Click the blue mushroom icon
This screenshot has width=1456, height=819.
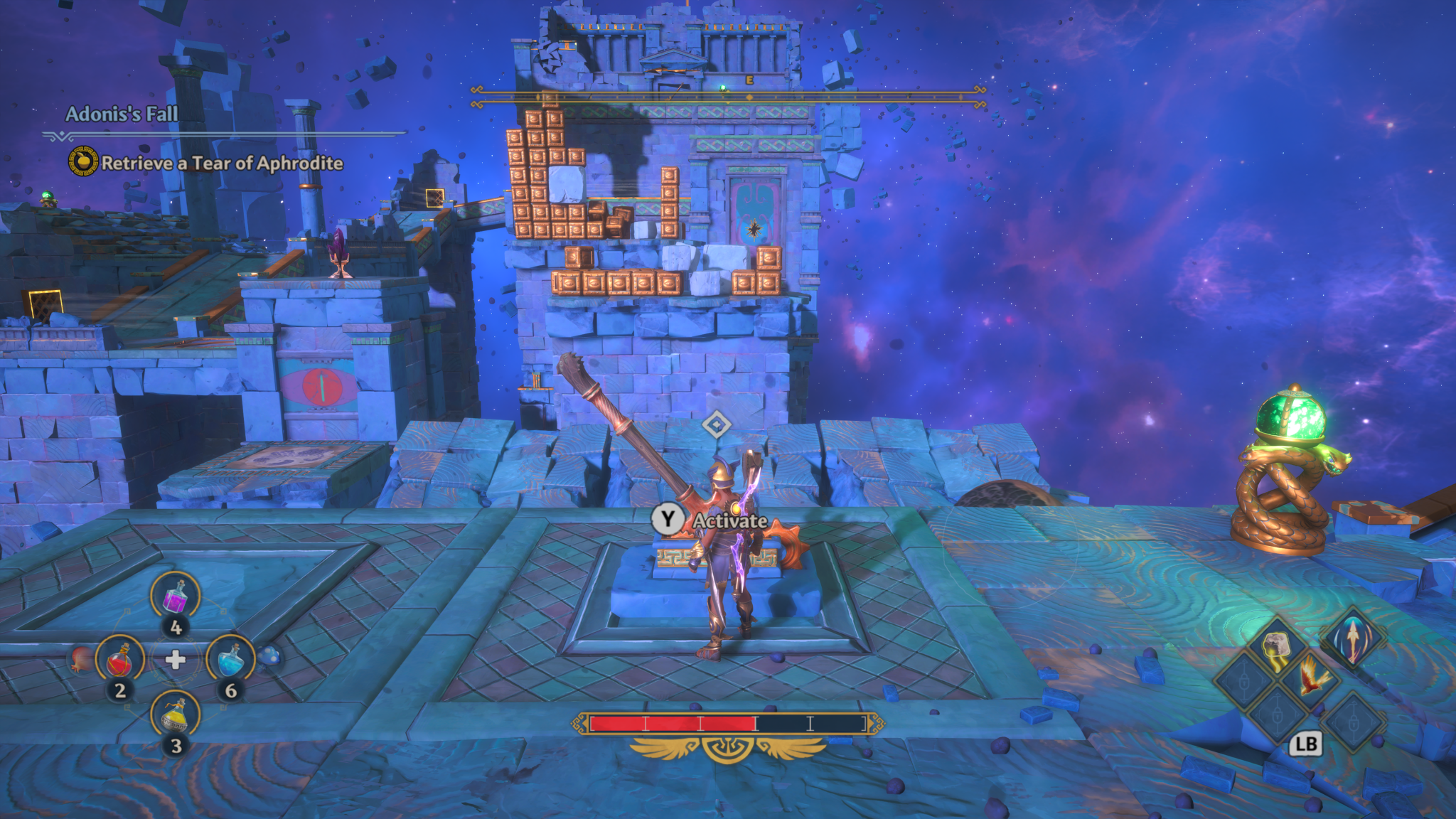269,656
